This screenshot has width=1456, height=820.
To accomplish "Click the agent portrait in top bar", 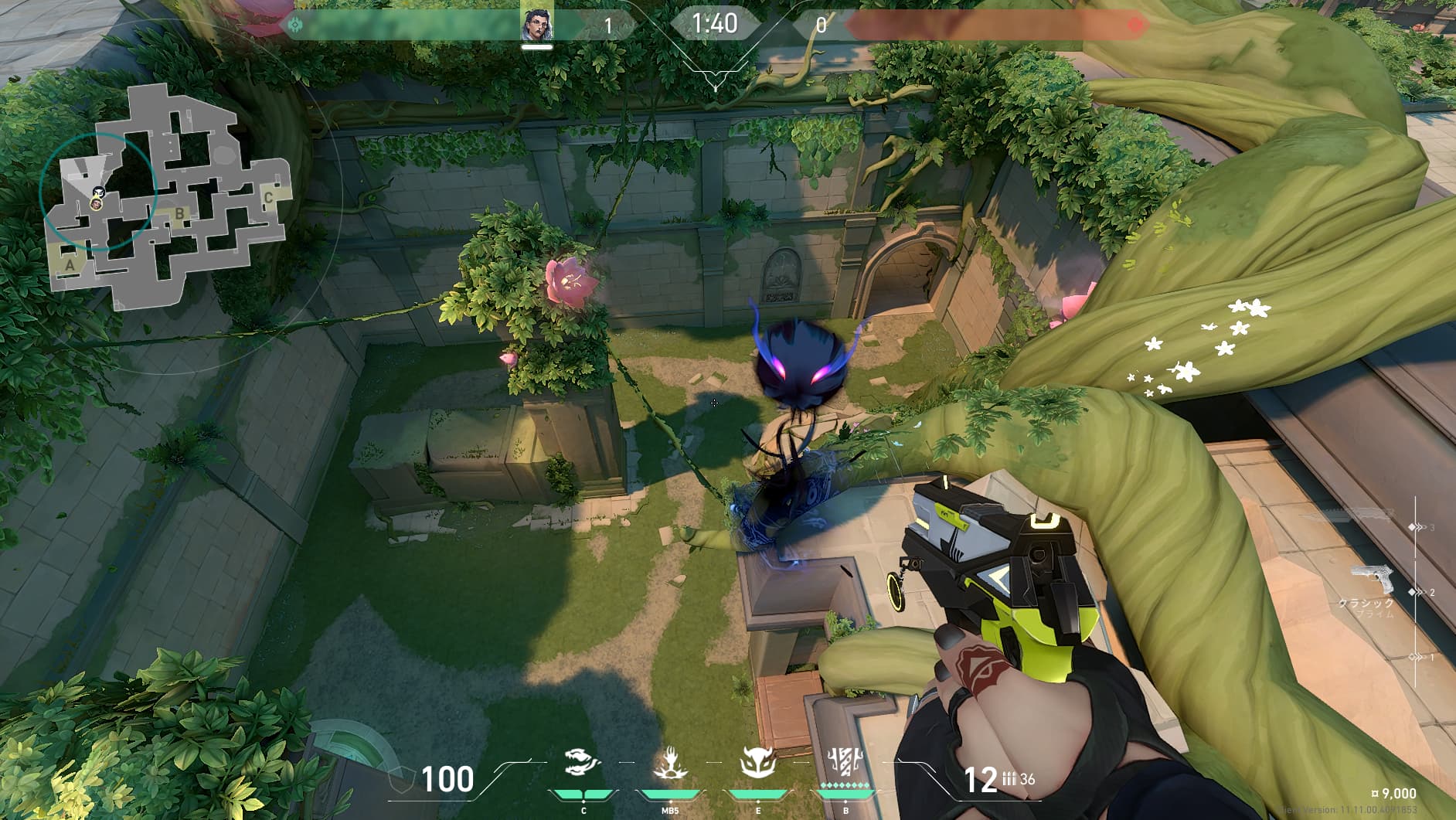I will click(x=536, y=26).
